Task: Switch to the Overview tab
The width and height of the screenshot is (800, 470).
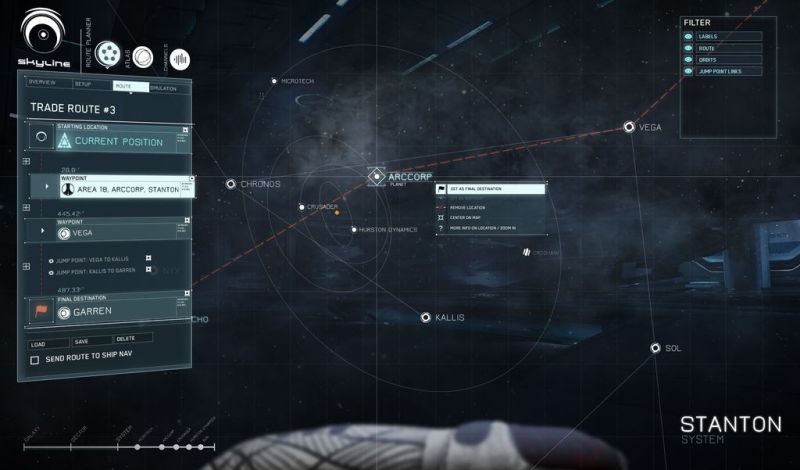Action: [42, 82]
